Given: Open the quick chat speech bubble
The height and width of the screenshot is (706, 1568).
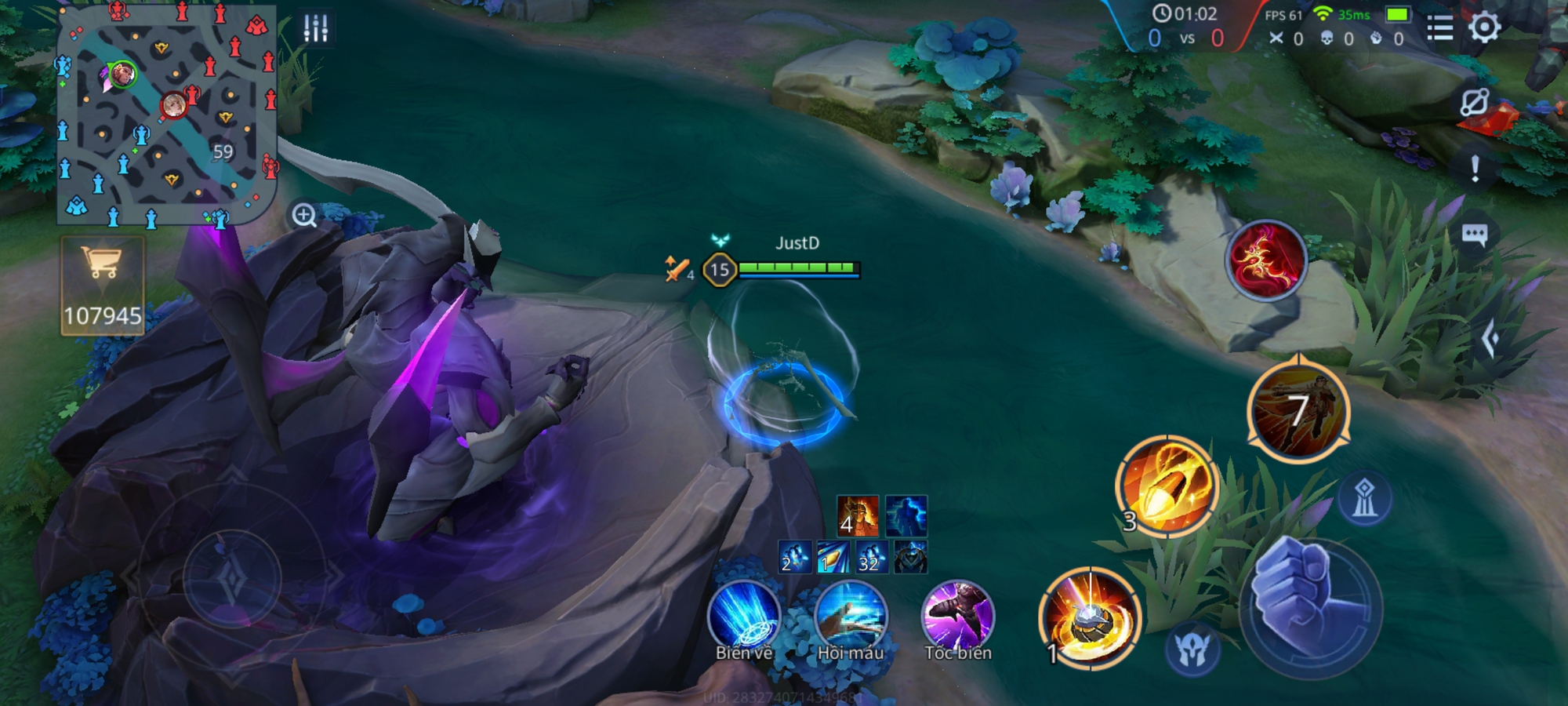Looking at the screenshot, I should point(1474,235).
